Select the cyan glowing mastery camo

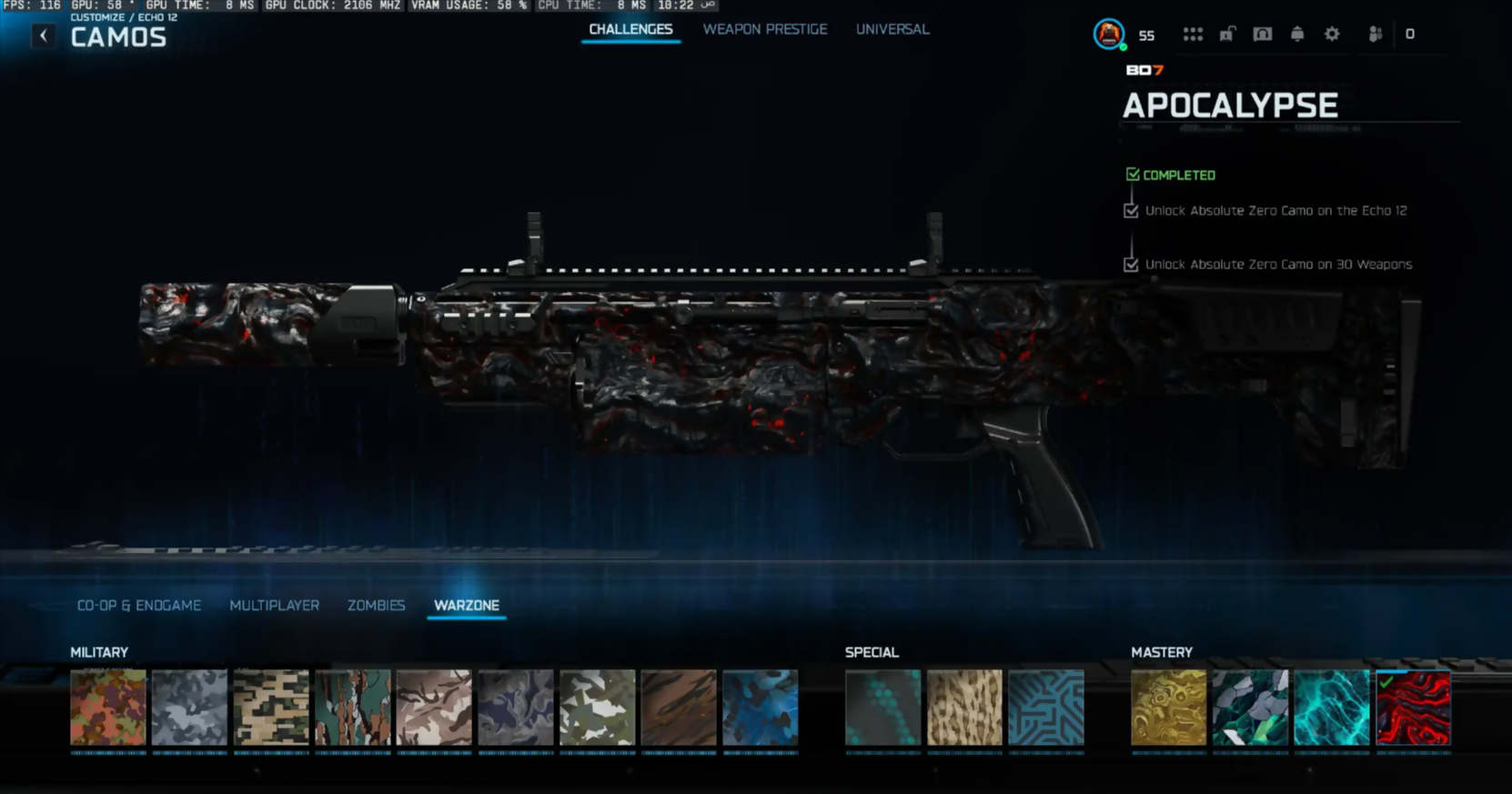tap(1331, 708)
